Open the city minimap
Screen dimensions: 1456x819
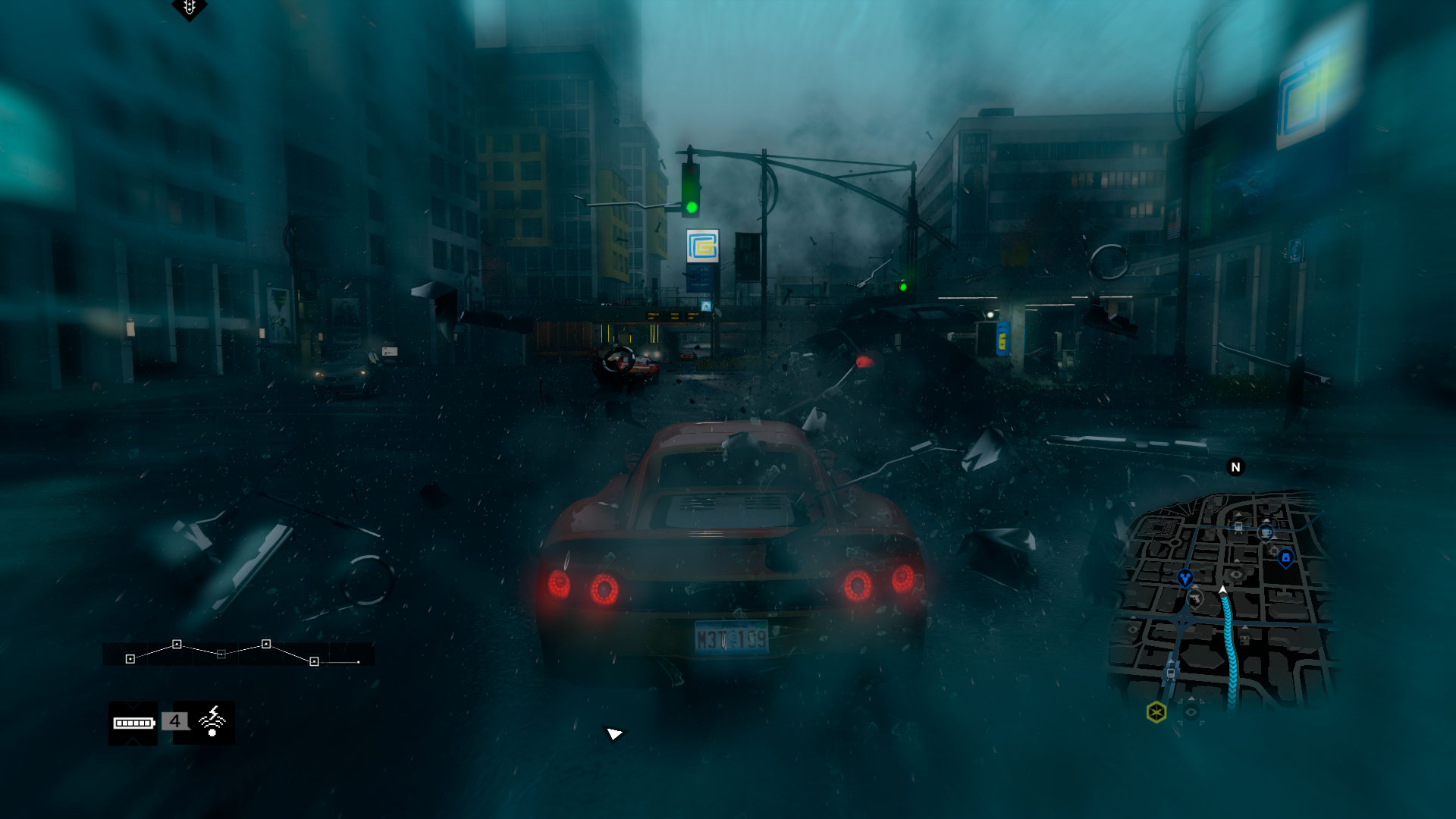pos(1221,599)
